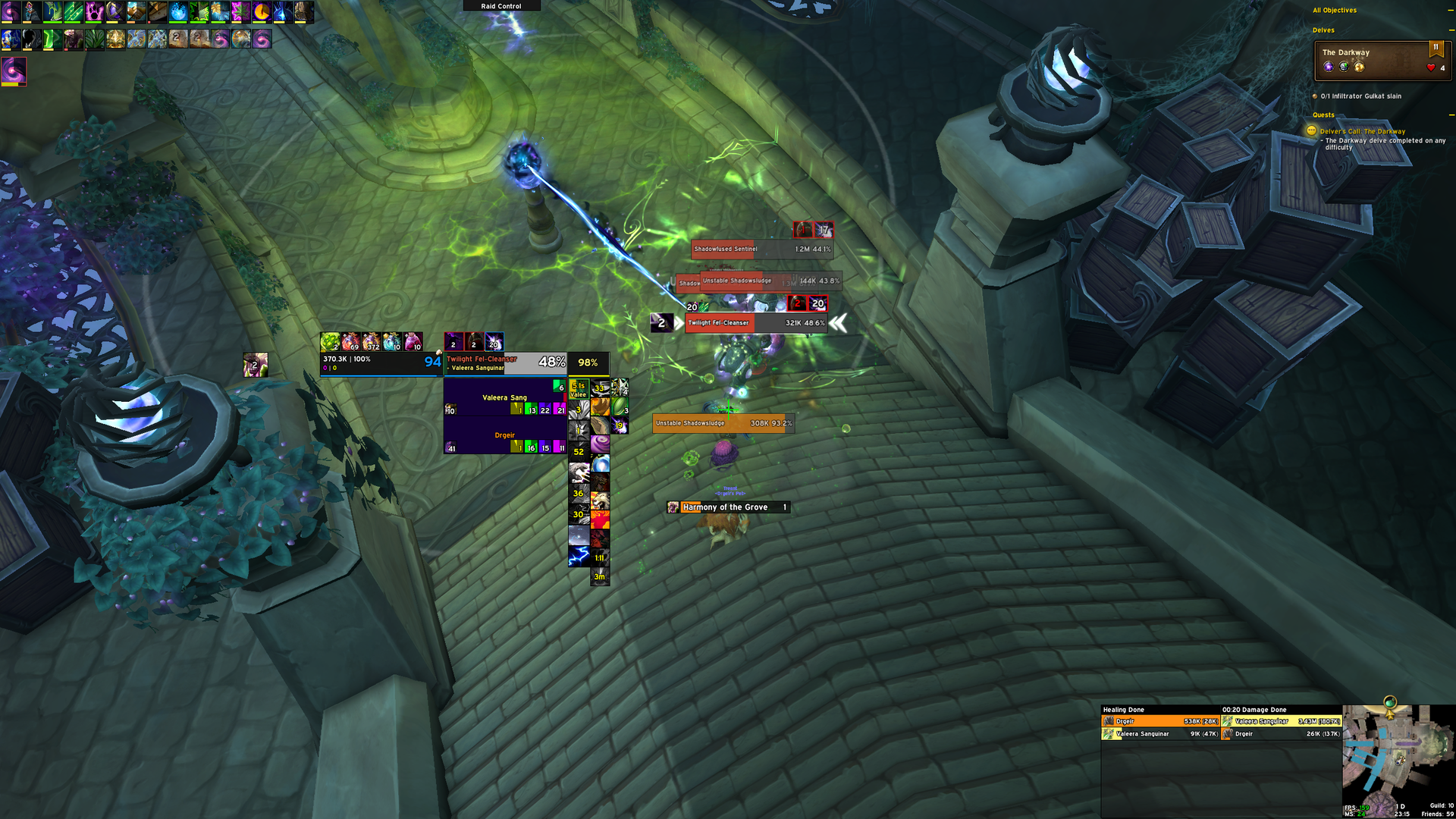This screenshot has height=819, width=1456.
Task: Select Valeera Sanguinar's damage meter row
Action: [1282, 722]
